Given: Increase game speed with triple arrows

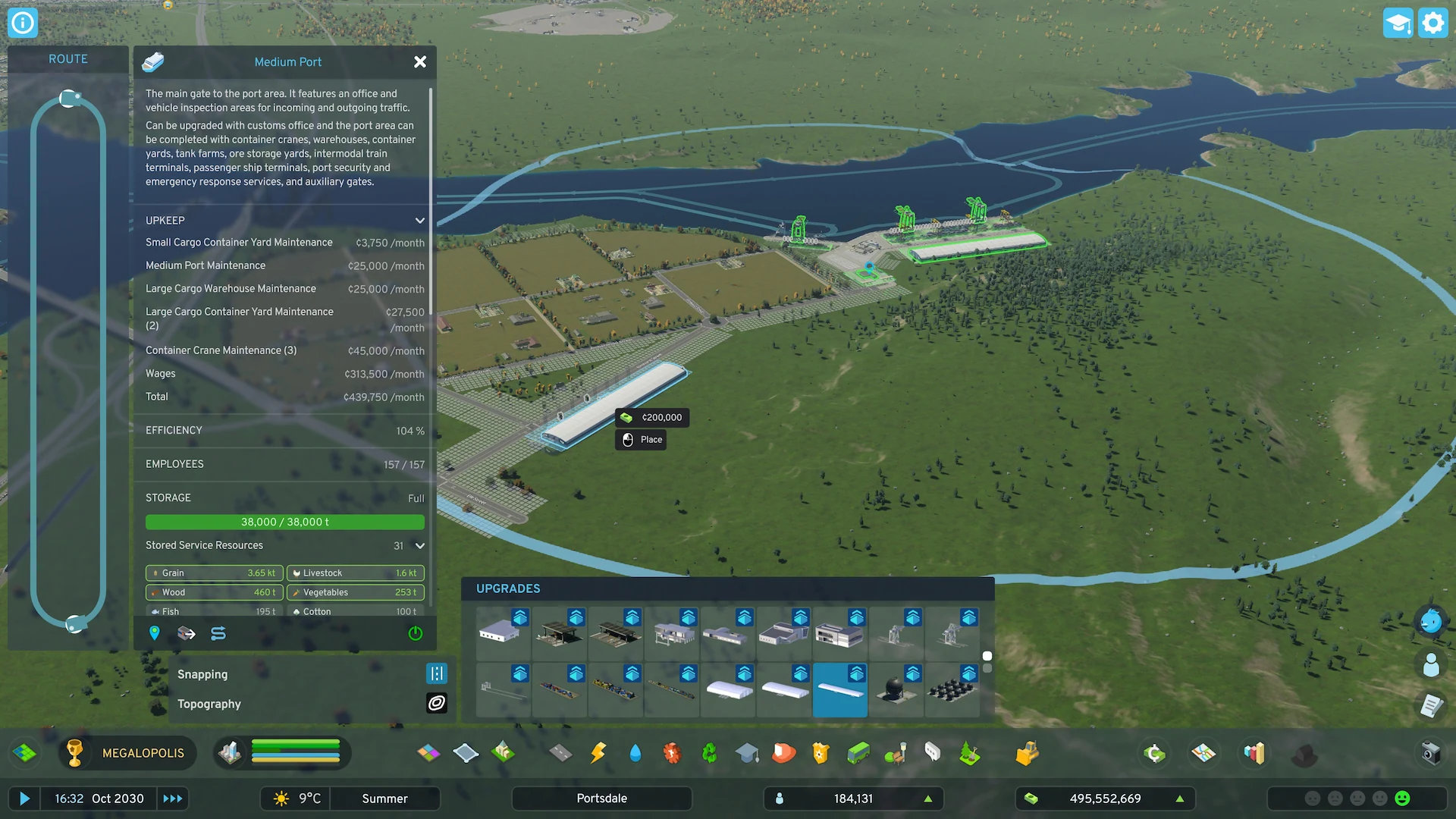Looking at the screenshot, I should tap(173, 799).
